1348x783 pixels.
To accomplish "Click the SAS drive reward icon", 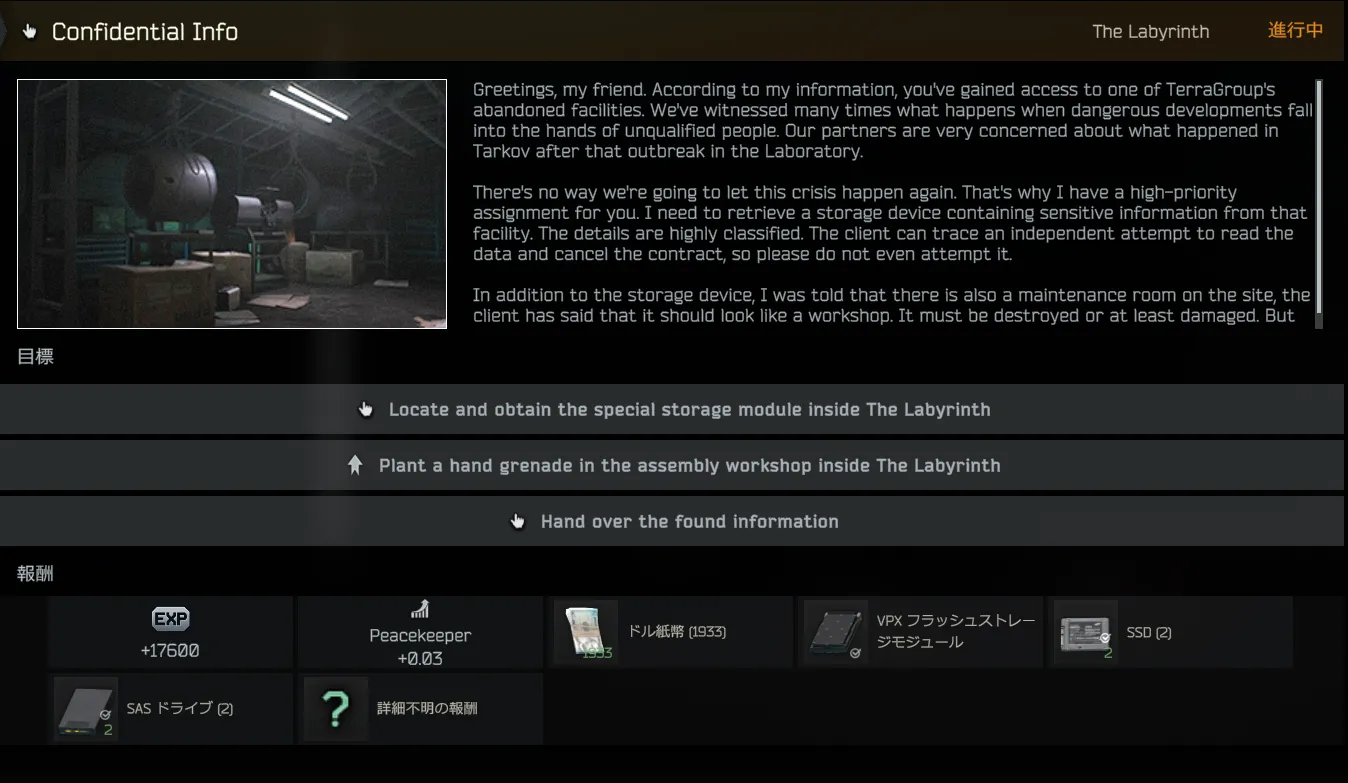I will (x=85, y=708).
